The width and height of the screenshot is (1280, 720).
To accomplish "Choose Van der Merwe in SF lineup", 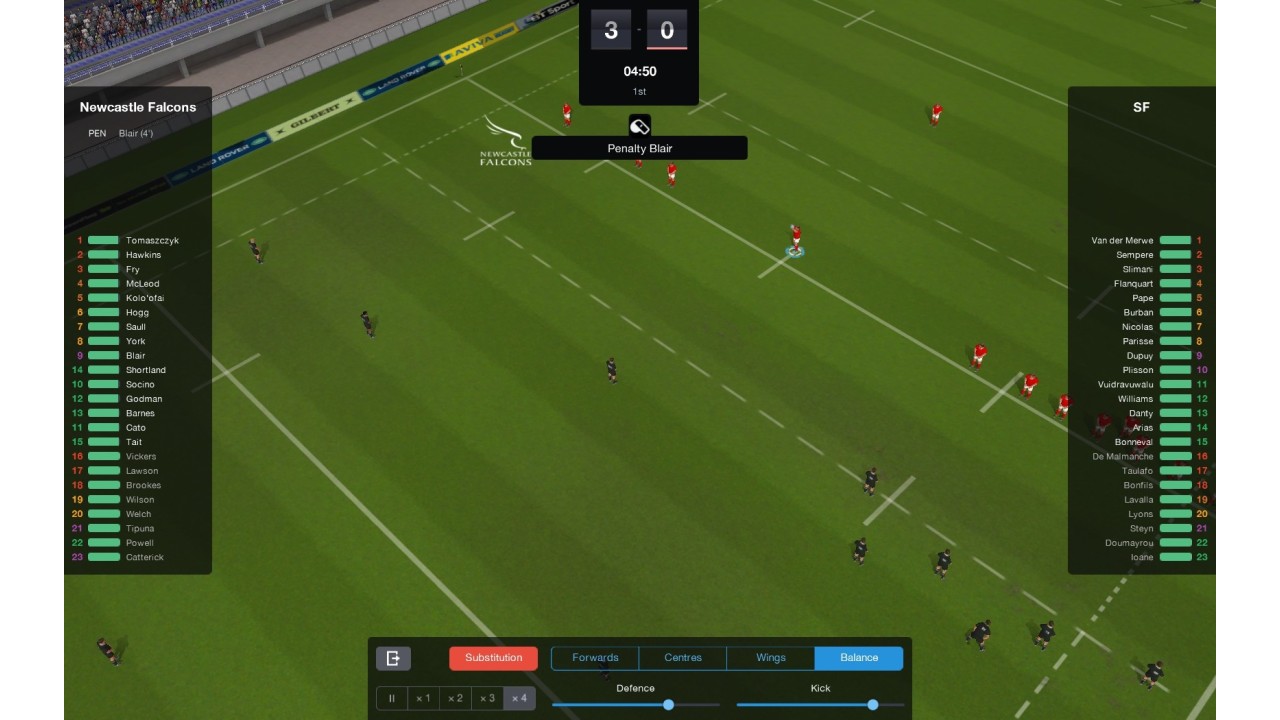I will coord(1122,241).
